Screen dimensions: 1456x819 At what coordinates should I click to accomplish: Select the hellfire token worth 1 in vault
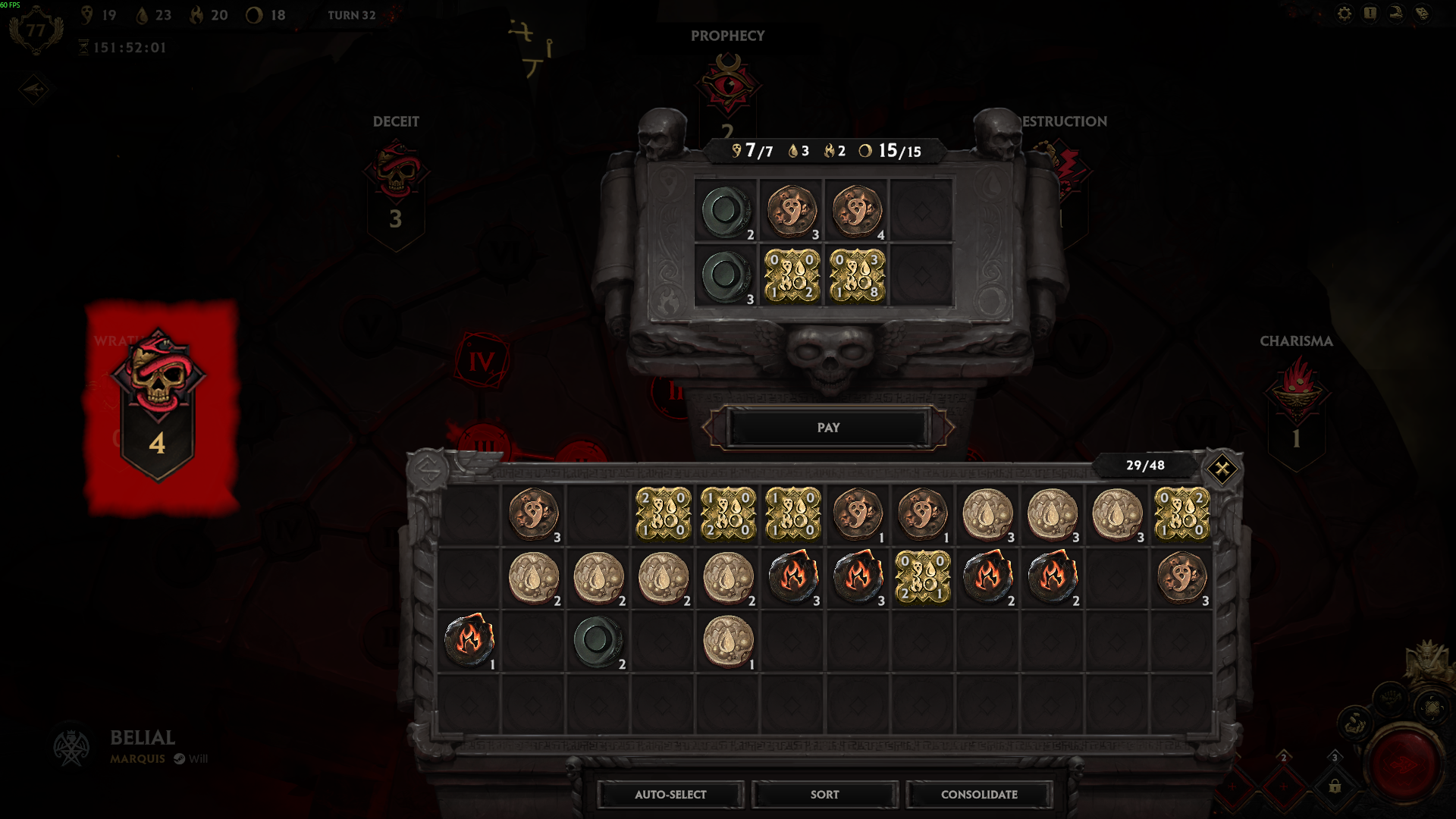[x=469, y=641]
